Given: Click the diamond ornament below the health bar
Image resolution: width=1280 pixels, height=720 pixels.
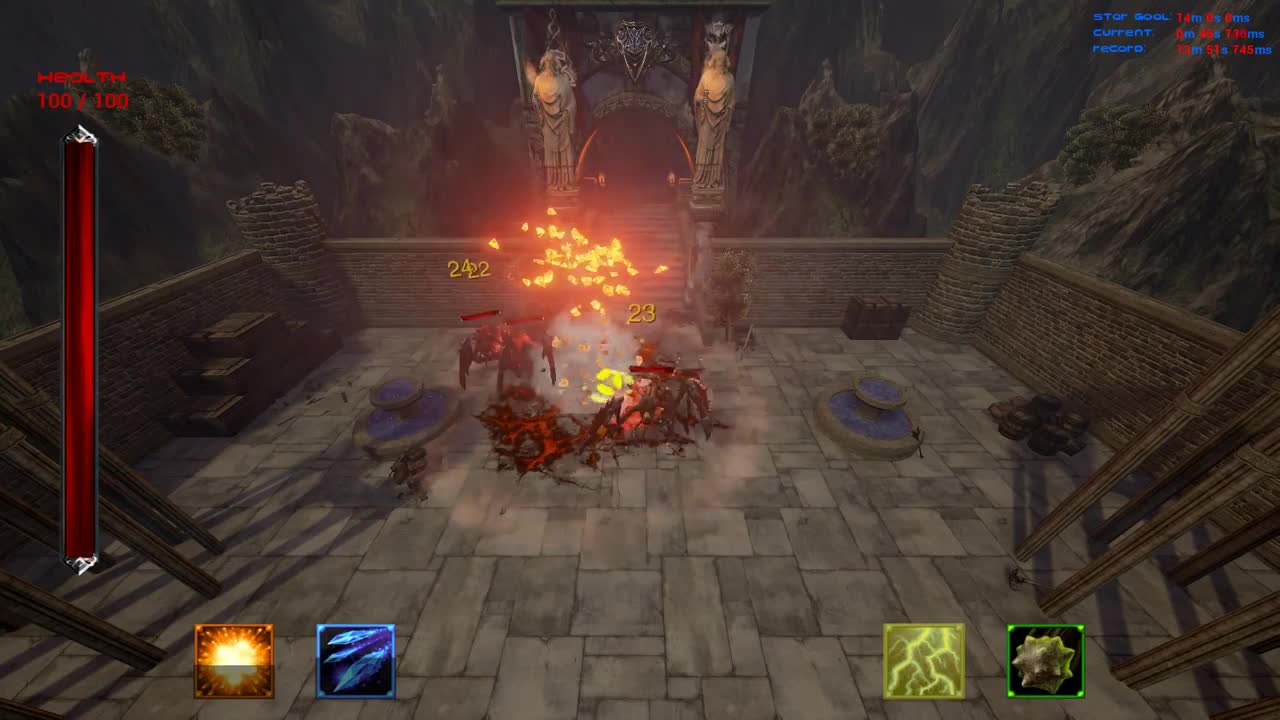Looking at the screenshot, I should [78, 567].
